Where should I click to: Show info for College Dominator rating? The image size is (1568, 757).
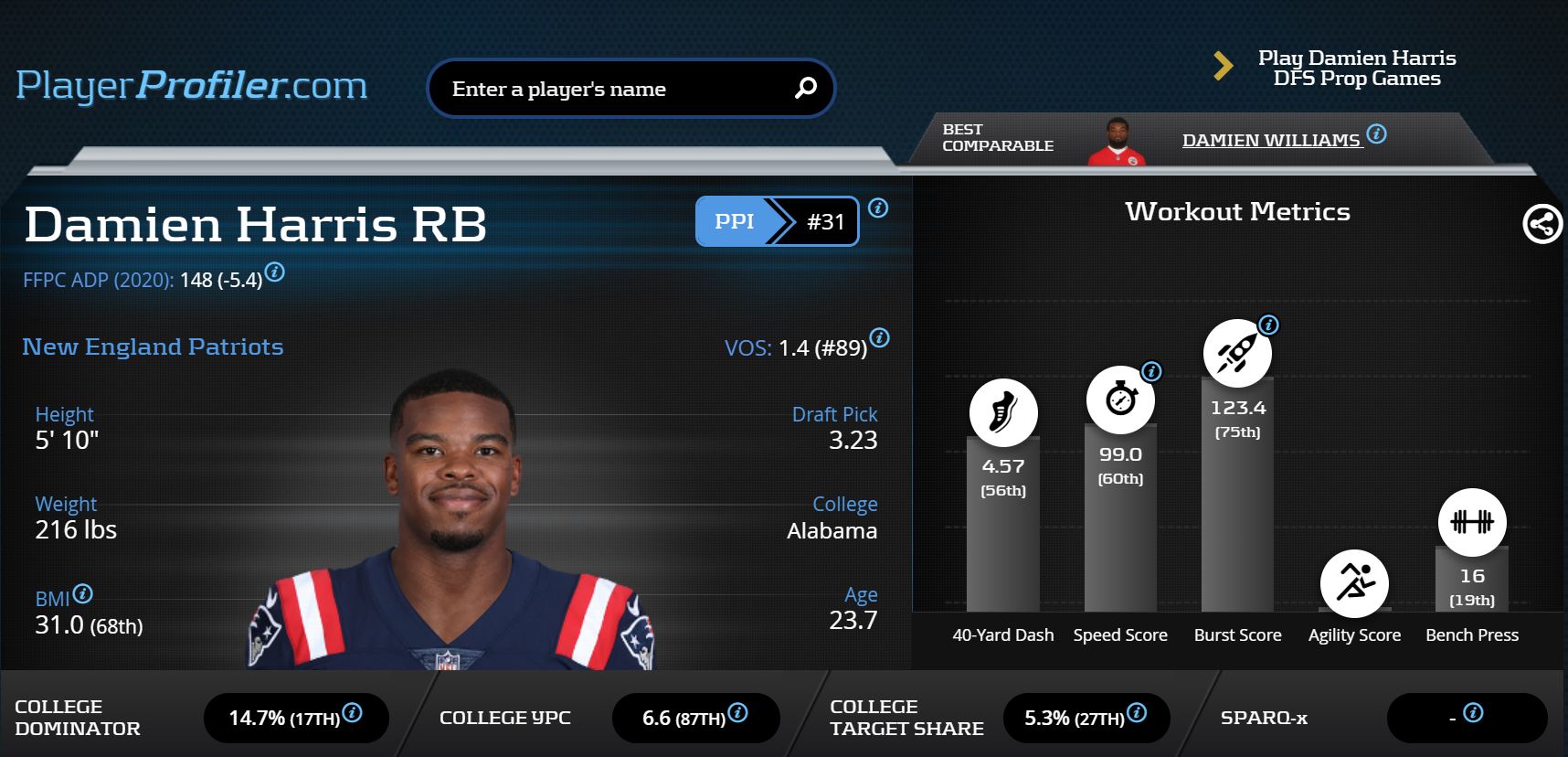pyautogui.click(x=352, y=713)
